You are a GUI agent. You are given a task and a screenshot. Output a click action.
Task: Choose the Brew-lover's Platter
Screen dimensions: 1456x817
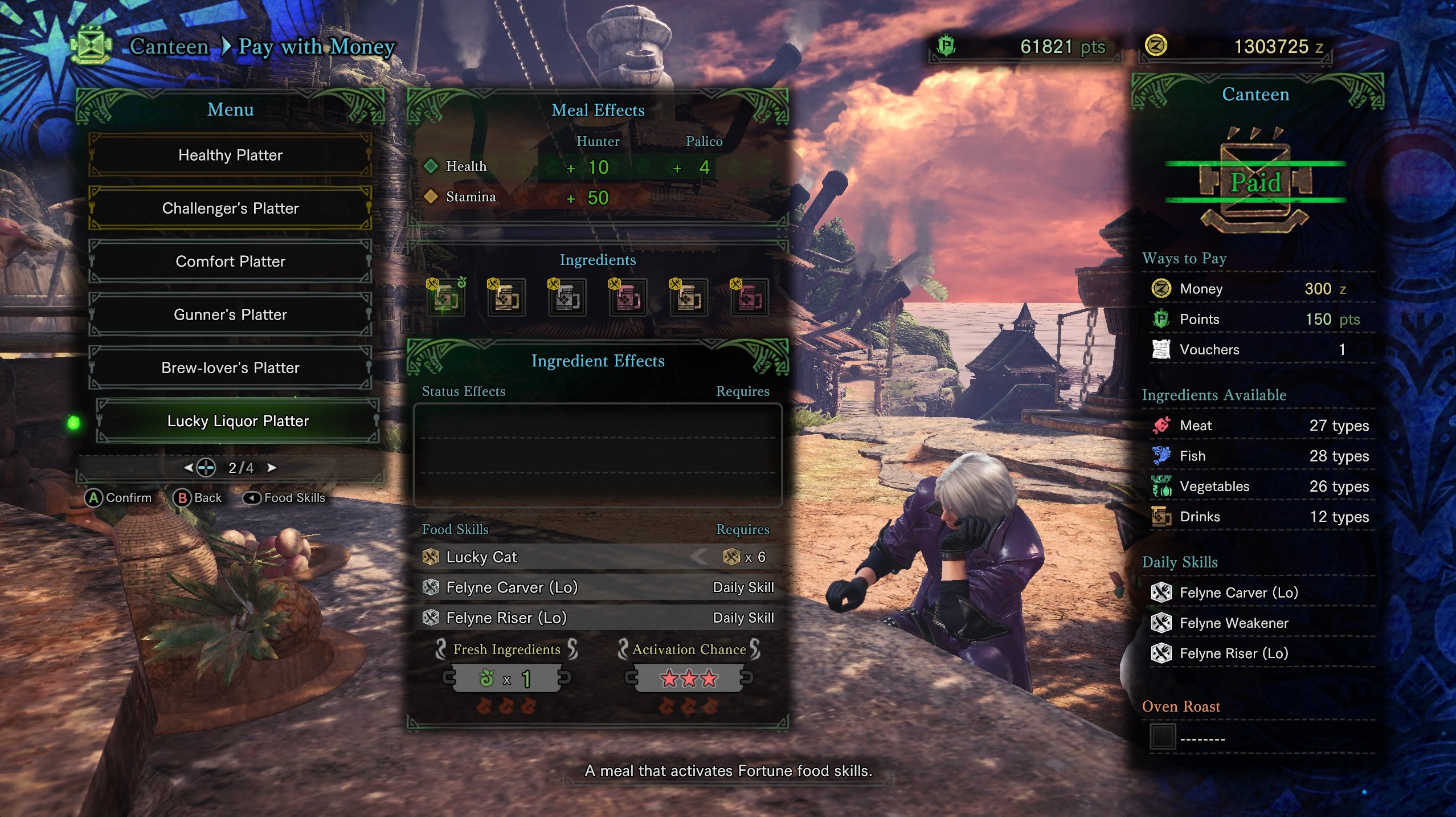(230, 367)
